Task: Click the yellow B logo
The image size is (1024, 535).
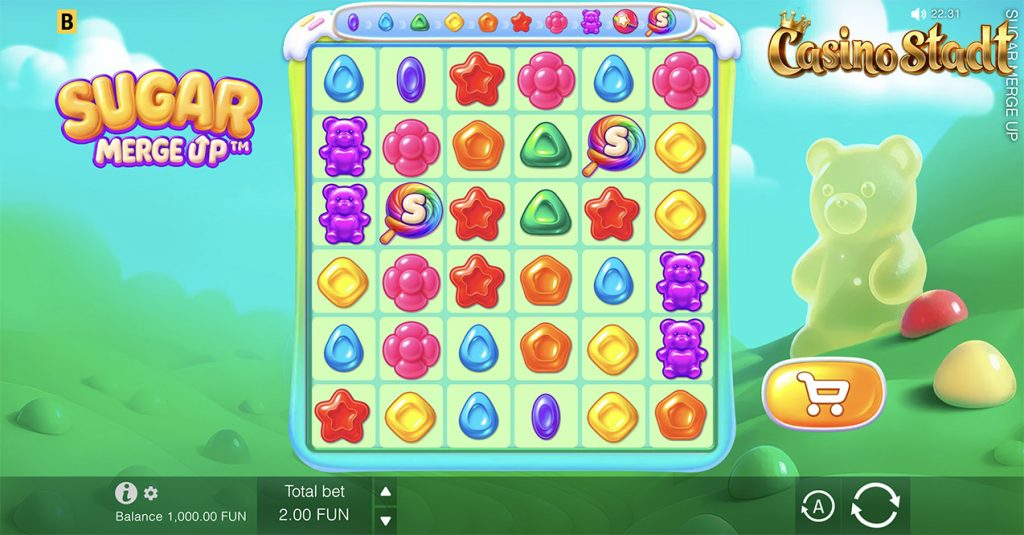Action: click(x=67, y=21)
